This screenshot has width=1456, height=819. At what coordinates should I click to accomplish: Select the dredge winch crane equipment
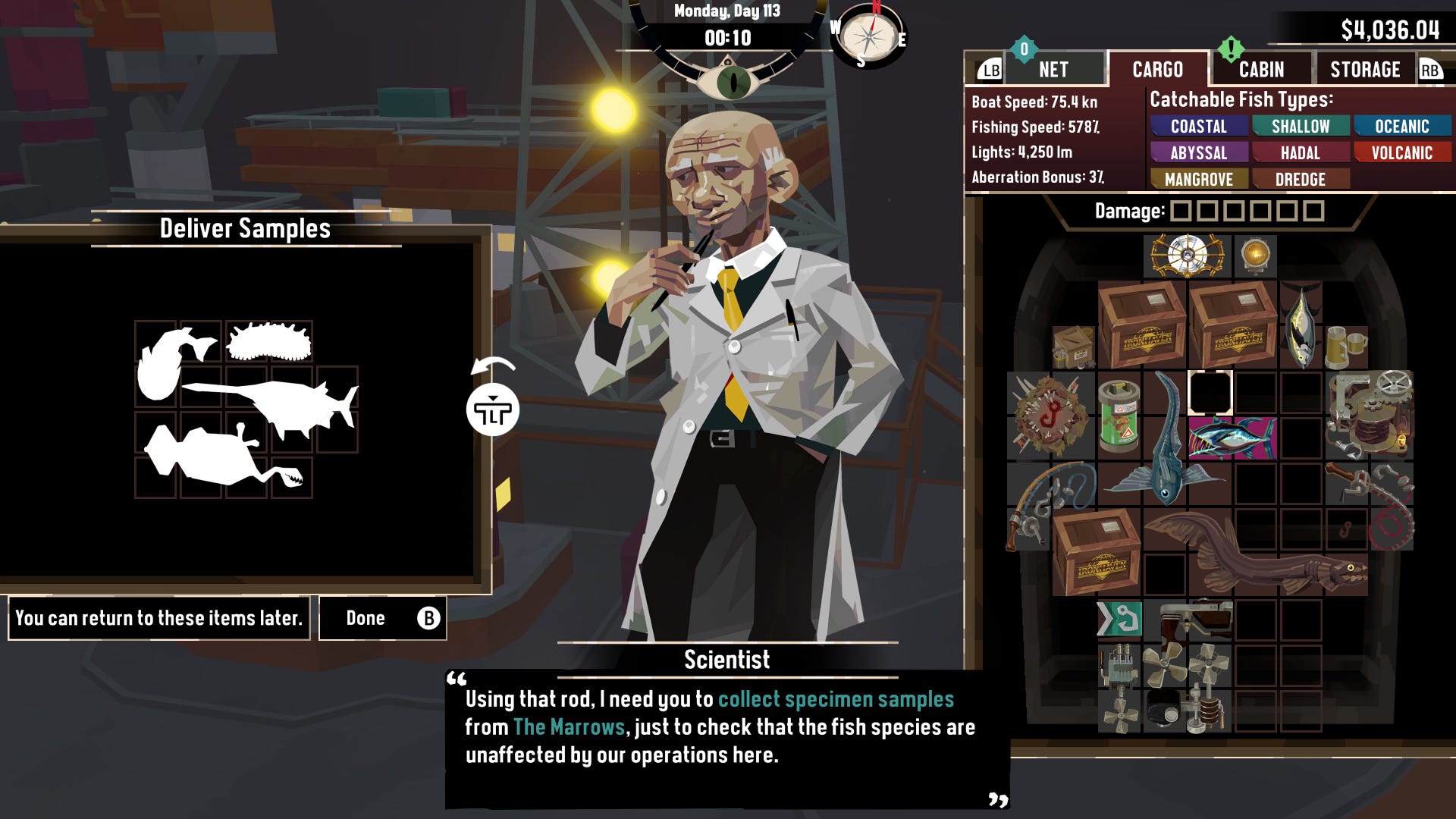[1370, 415]
